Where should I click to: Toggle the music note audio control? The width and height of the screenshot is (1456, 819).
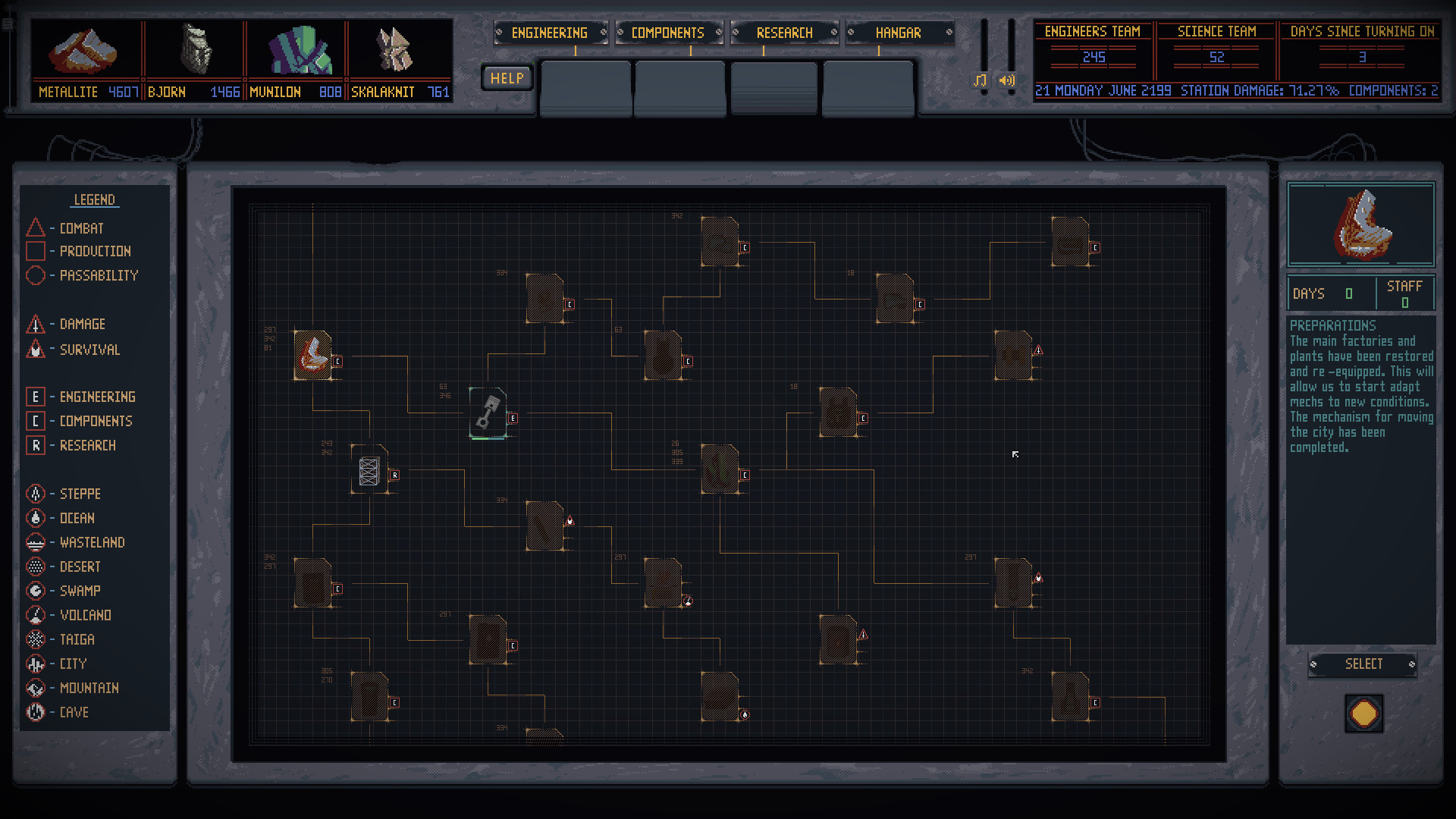pyautogui.click(x=981, y=79)
